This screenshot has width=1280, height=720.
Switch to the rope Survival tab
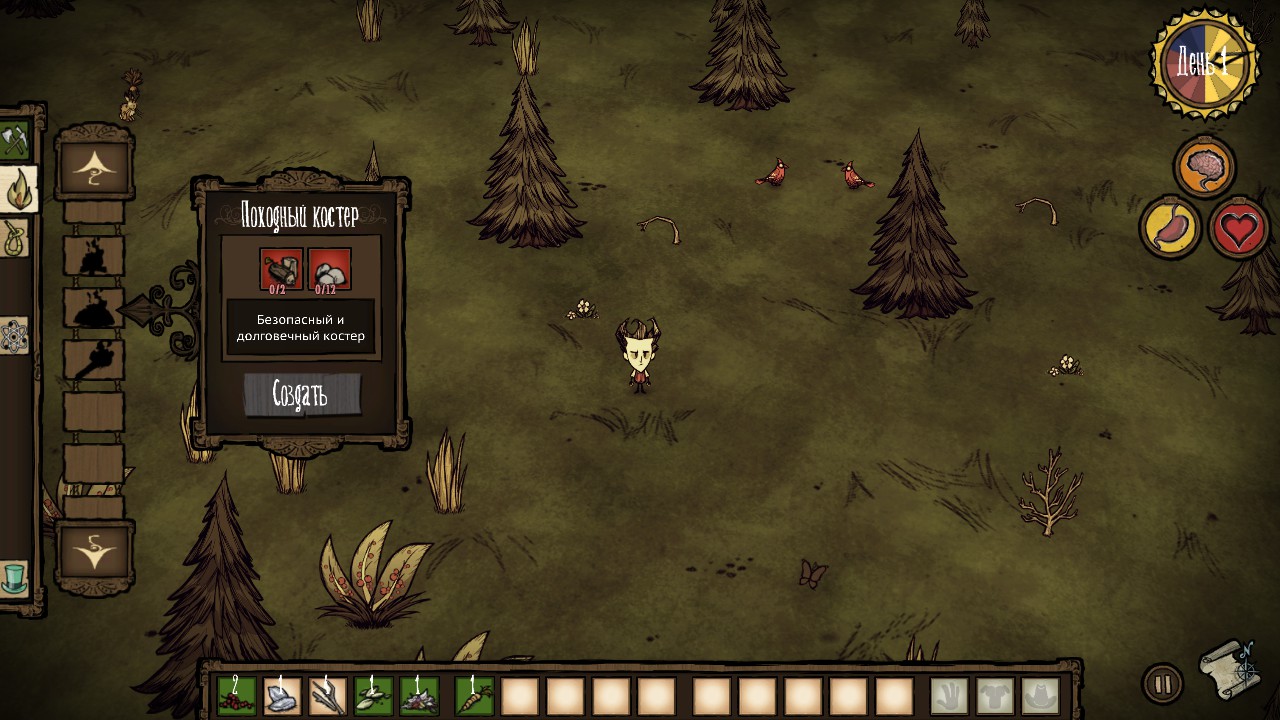[14, 238]
